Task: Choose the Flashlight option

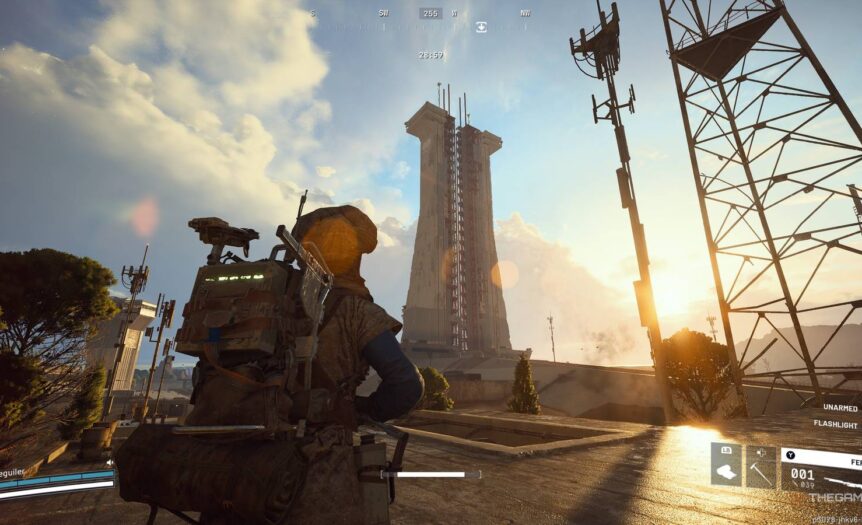Action: coord(838,424)
